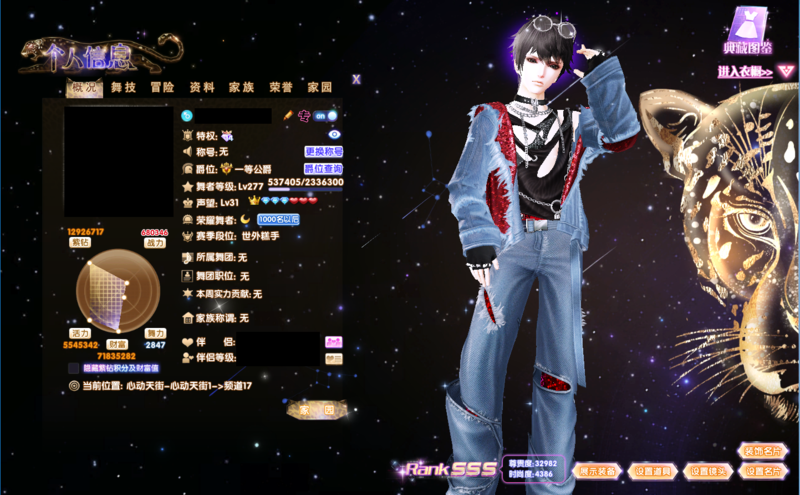Click the 家园 button below the panel
The width and height of the screenshot is (800, 495).
pos(317,410)
